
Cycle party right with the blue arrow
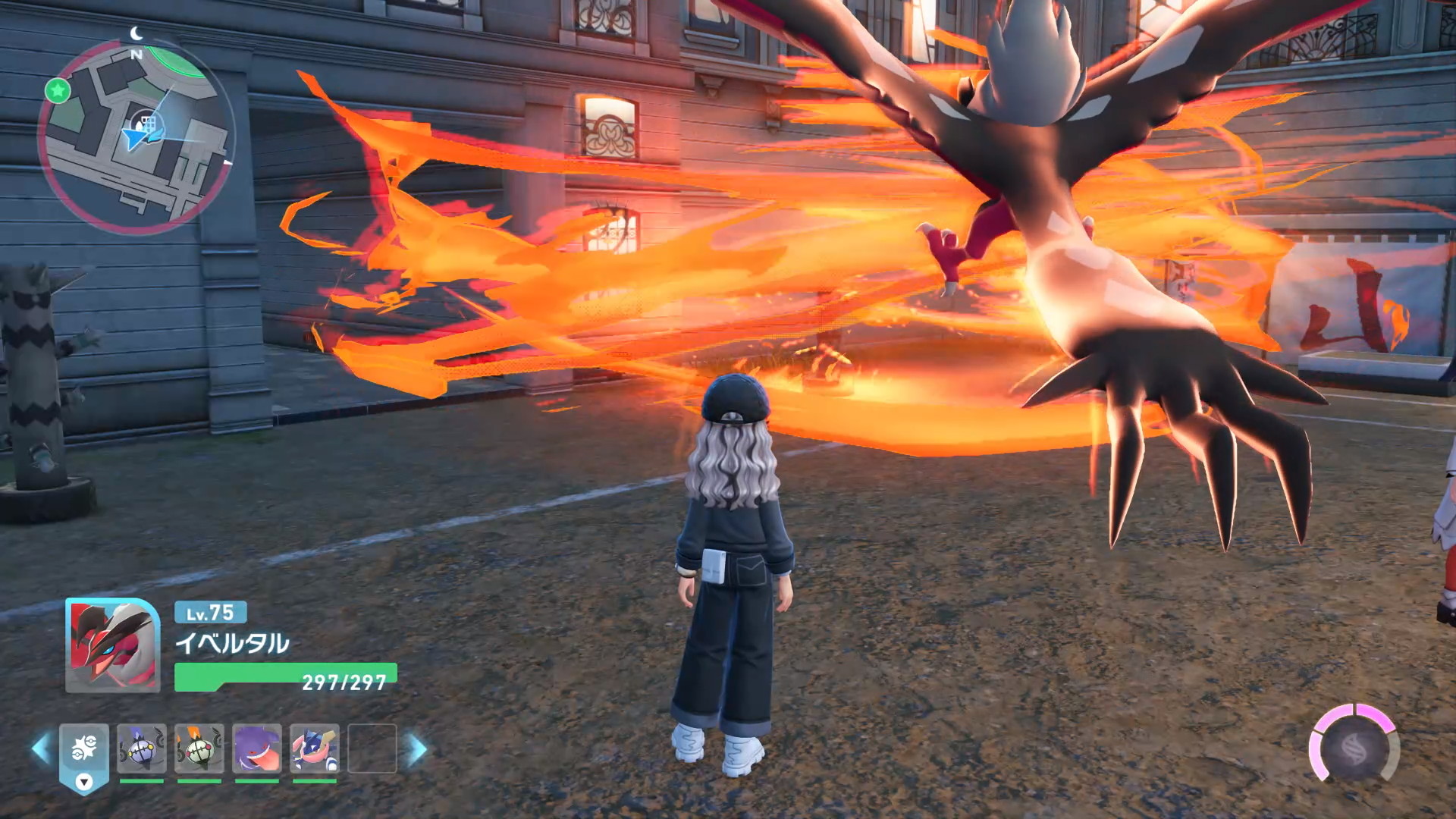point(418,749)
